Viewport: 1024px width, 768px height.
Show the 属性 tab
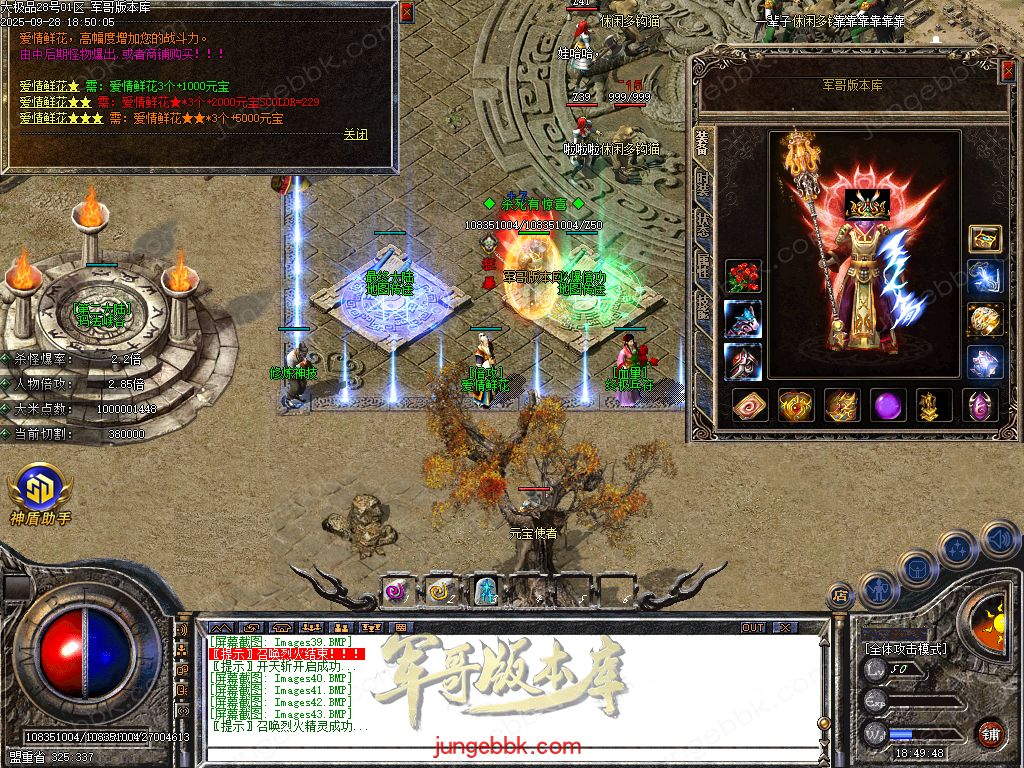[702, 262]
